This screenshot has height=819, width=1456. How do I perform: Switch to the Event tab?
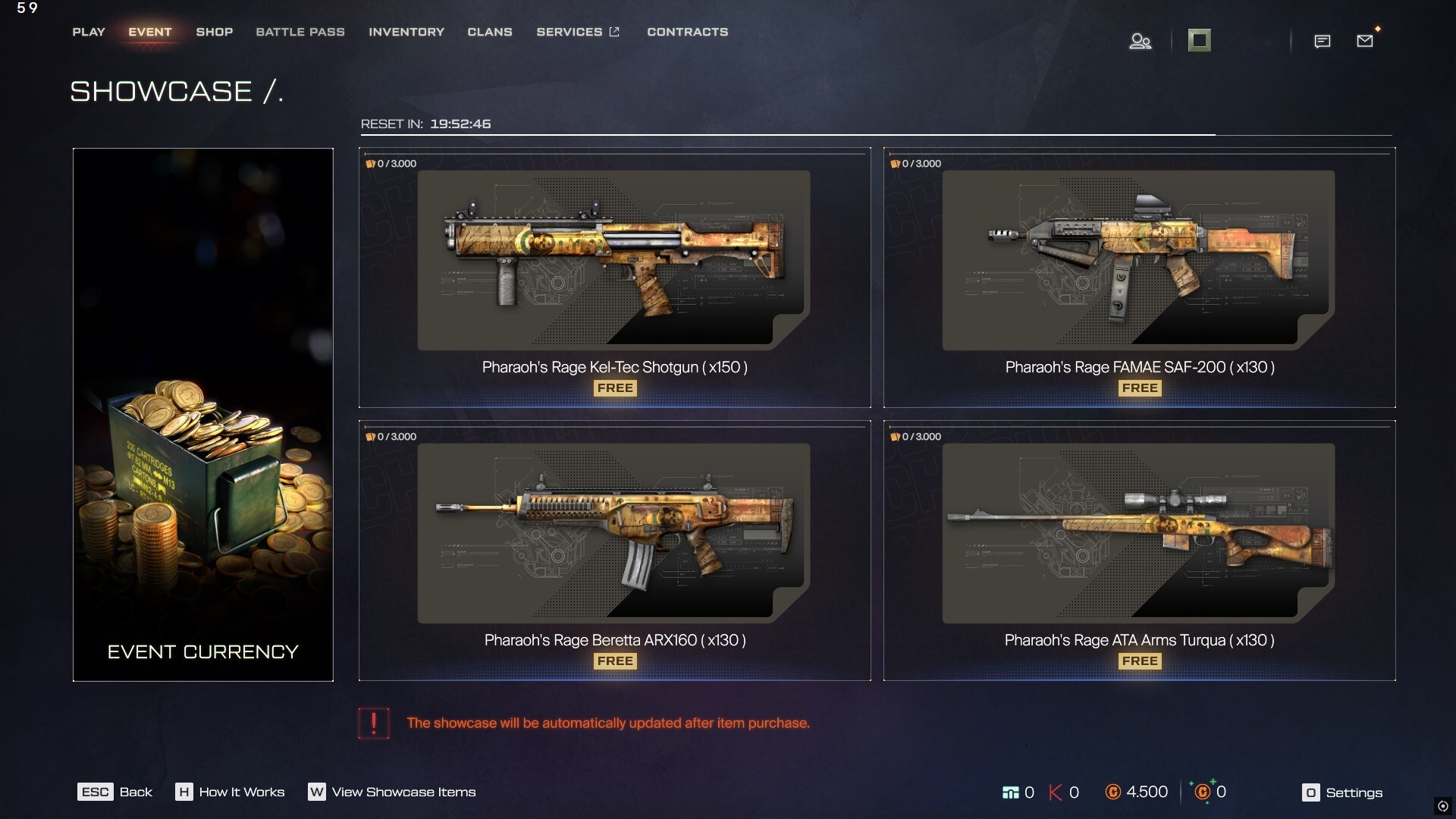pos(150,32)
